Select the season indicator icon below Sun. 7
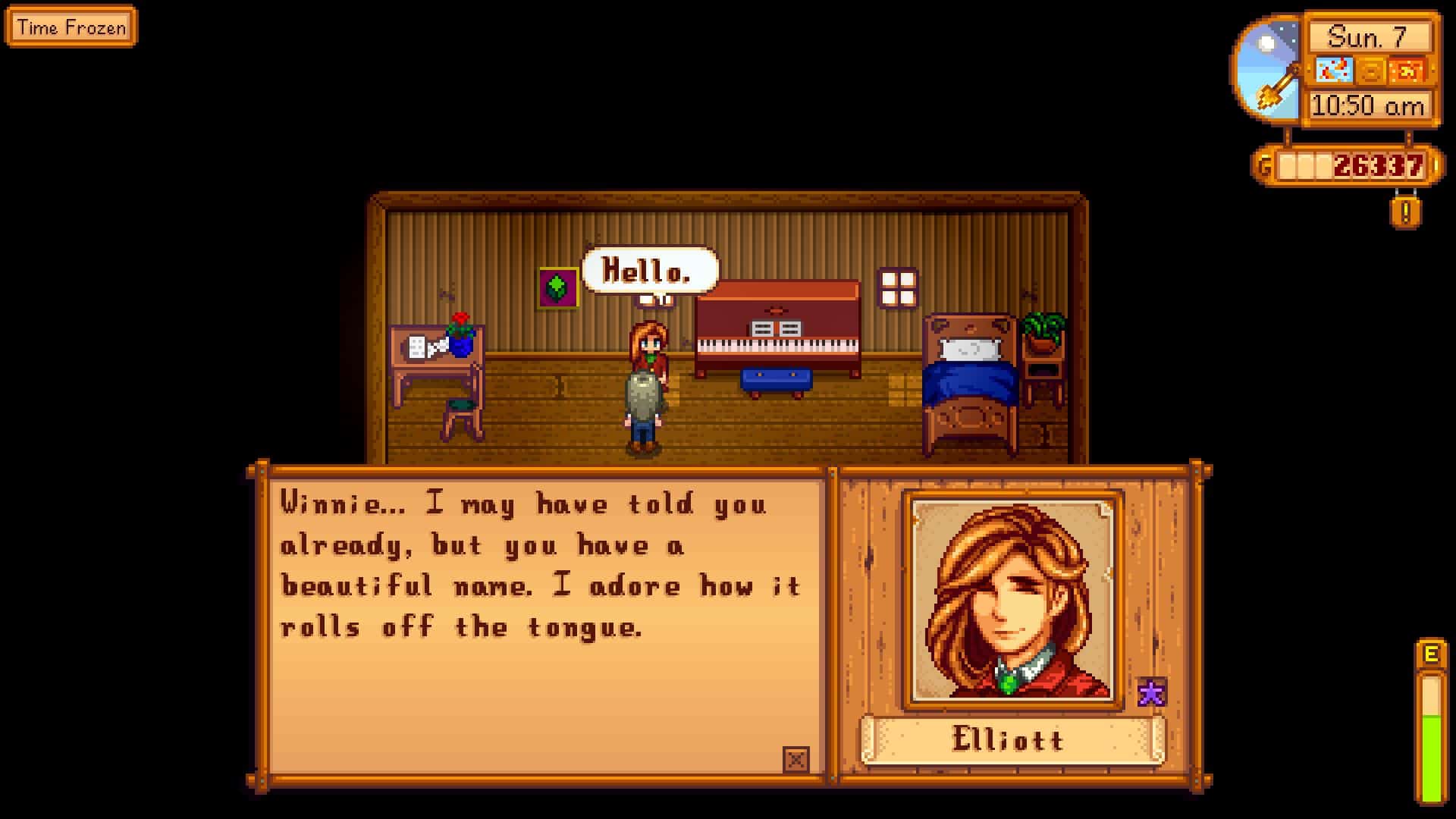Image resolution: width=1456 pixels, height=819 pixels. [x=1371, y=71]
